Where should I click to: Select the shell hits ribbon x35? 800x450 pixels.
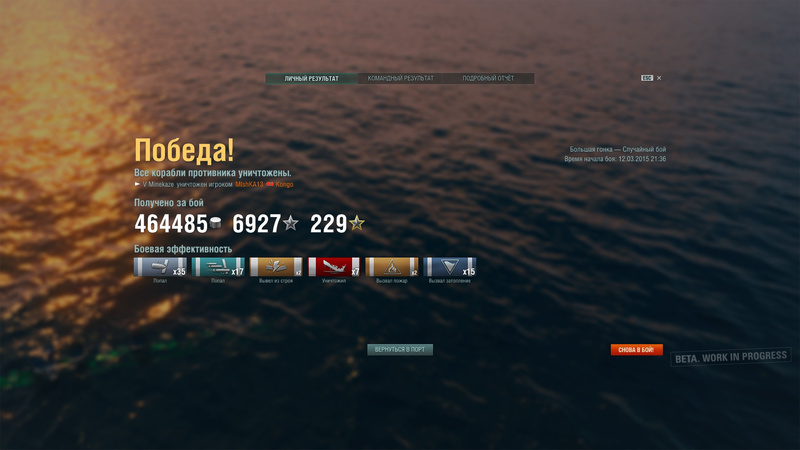coord(160,267)
